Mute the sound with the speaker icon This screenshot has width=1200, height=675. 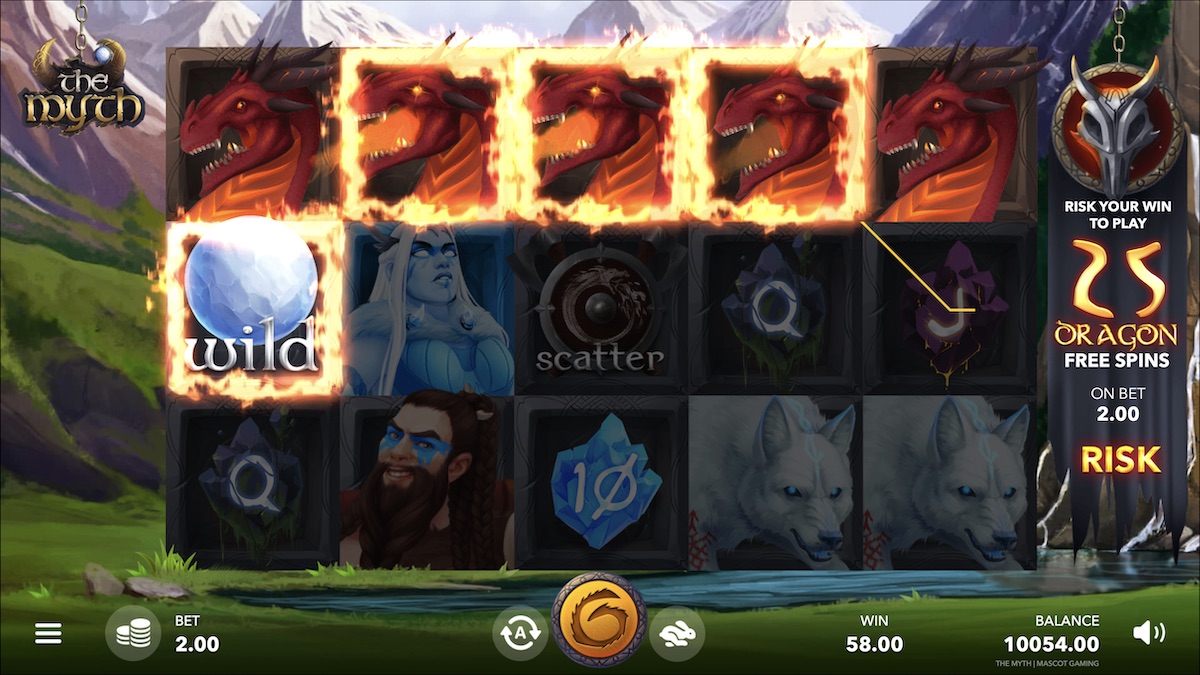pos(1148,632)
